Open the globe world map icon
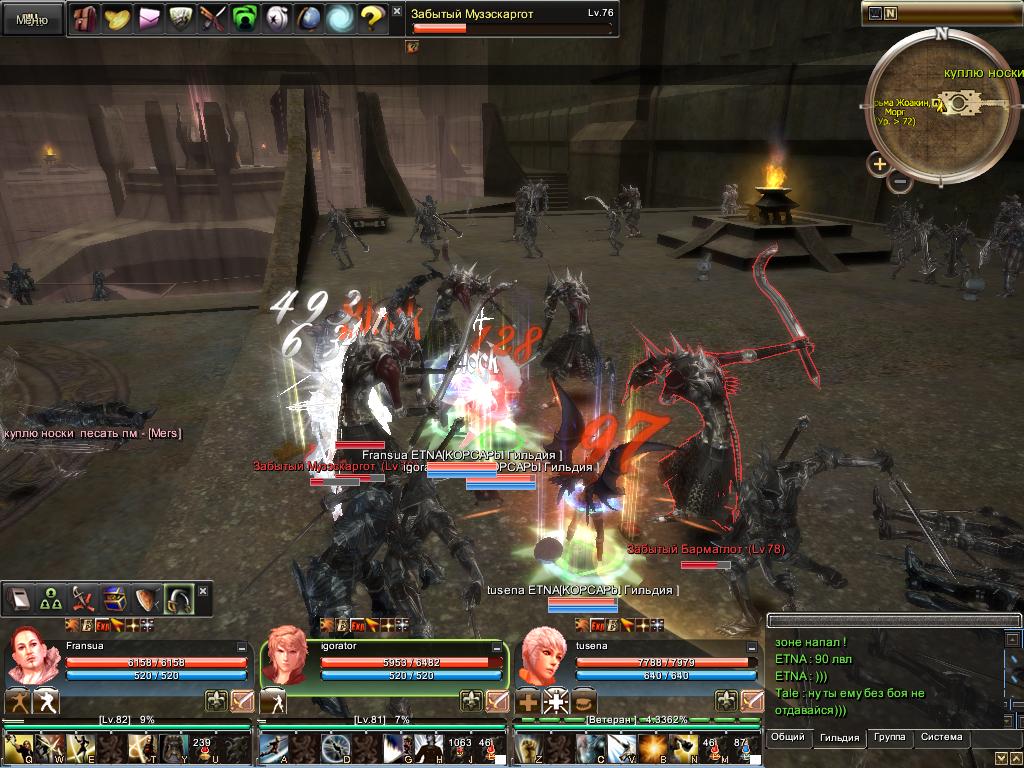The width and height of the screenshot is (1024, 768). [308, 17]
